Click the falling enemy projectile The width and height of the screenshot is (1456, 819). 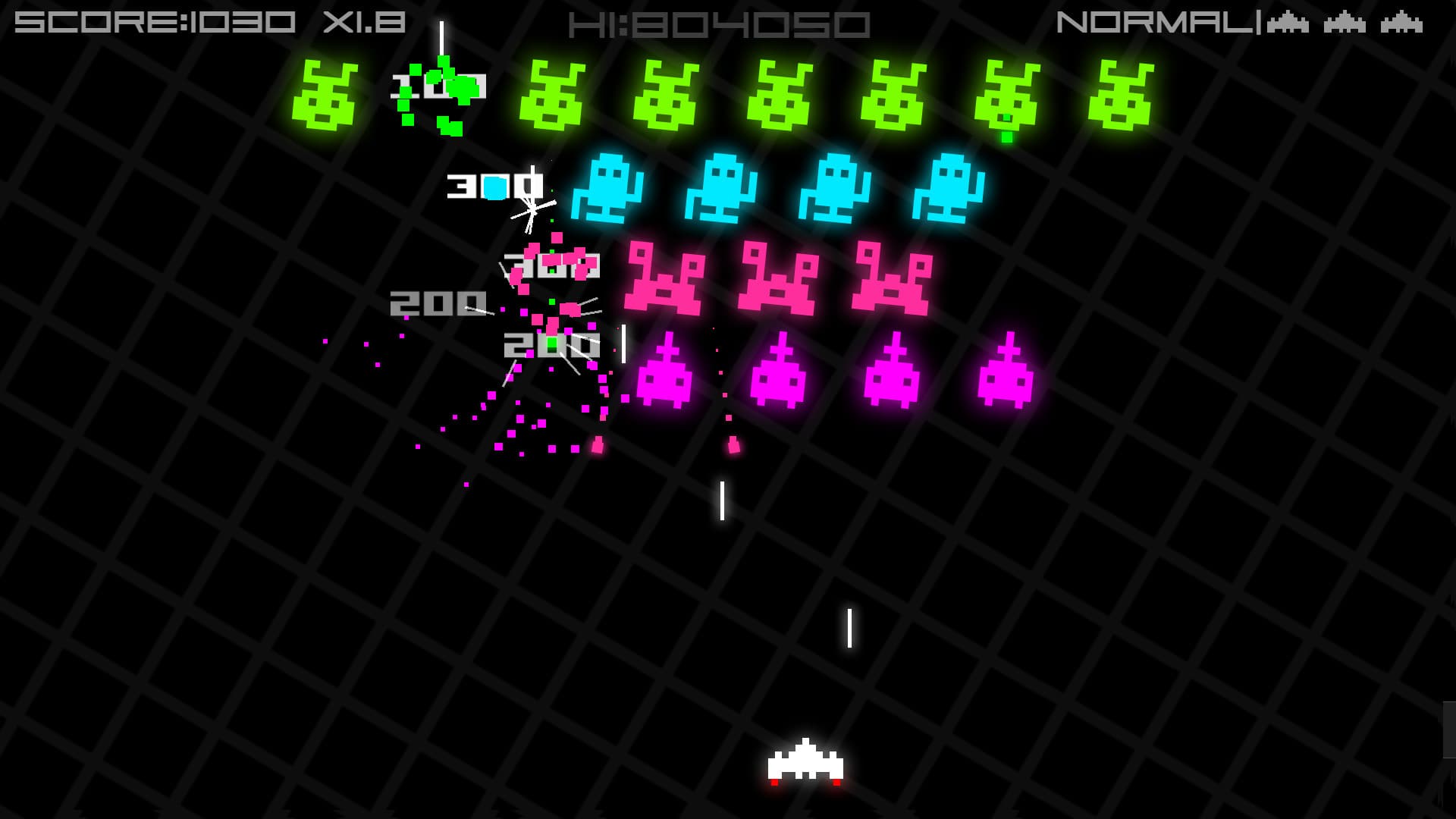coord(733,446)
